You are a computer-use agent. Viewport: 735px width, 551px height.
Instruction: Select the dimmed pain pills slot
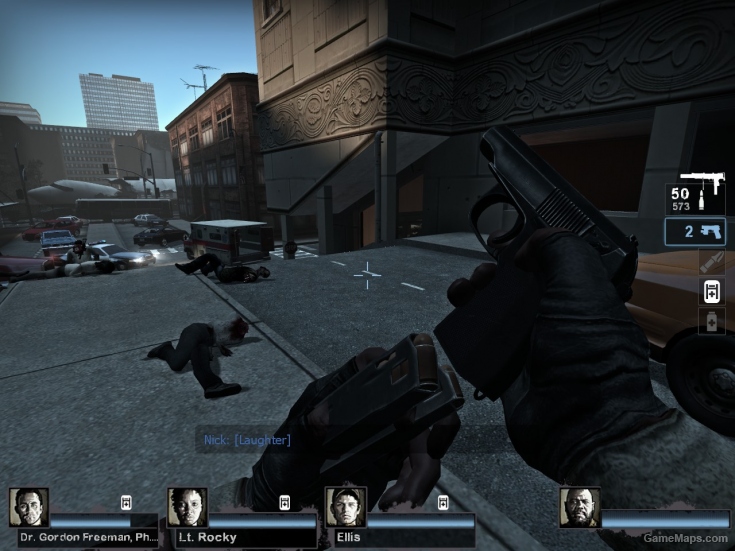[711, 321]
